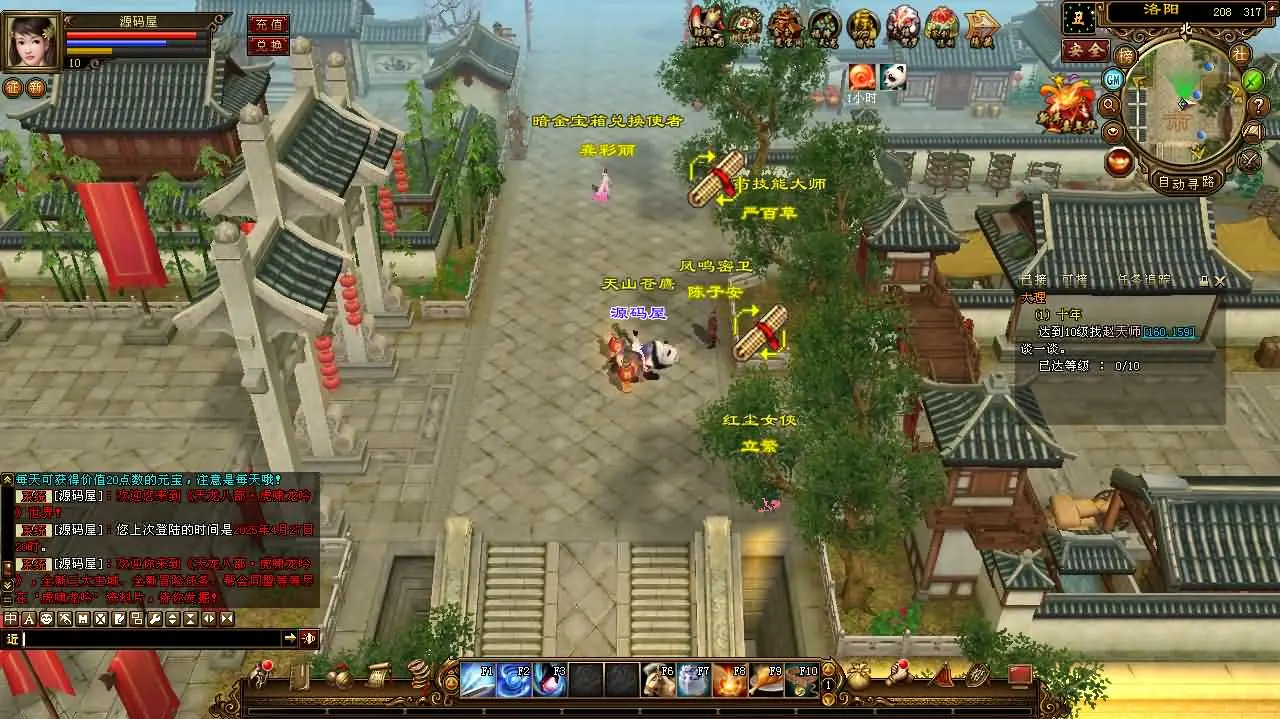
Task: Click the panda pet buff icon
Action: (x=893, y=77)
